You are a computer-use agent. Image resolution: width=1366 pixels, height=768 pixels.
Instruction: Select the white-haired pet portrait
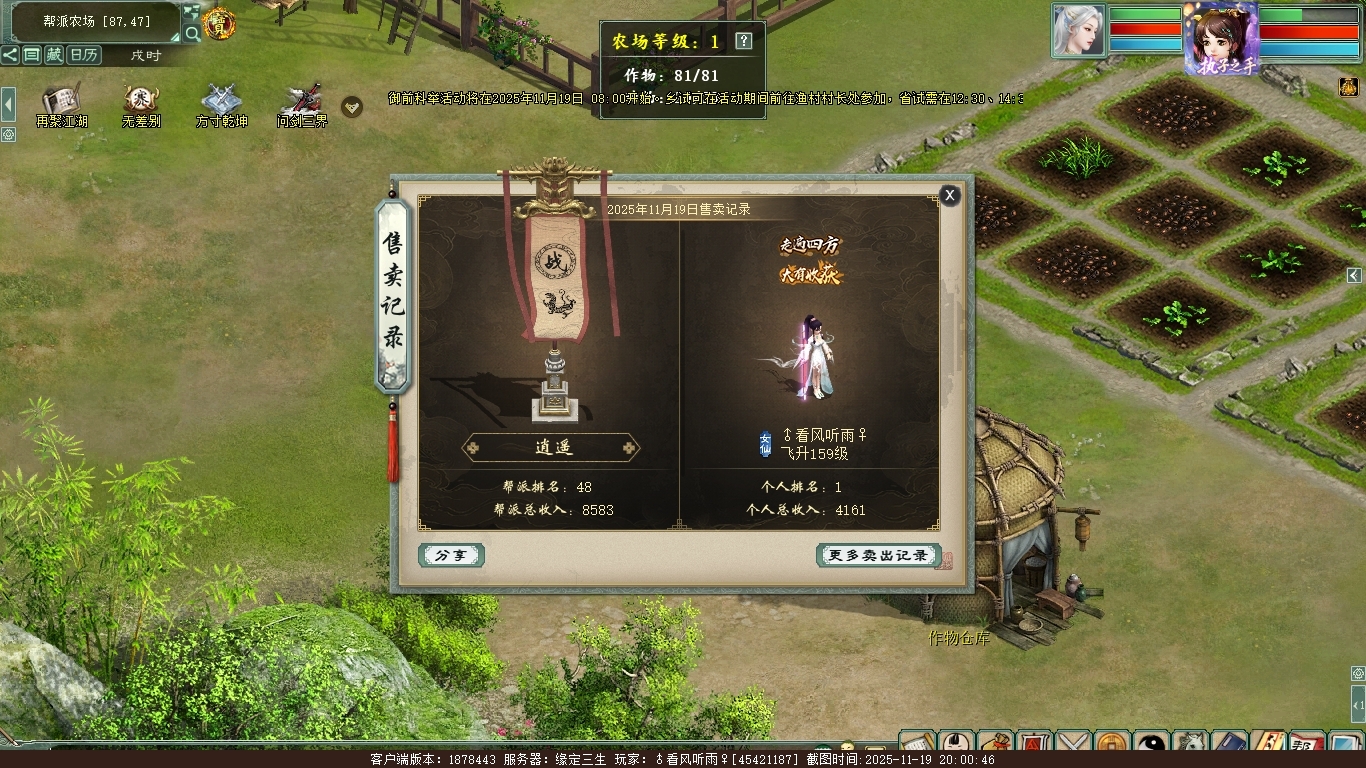[x=1078, y=30]
